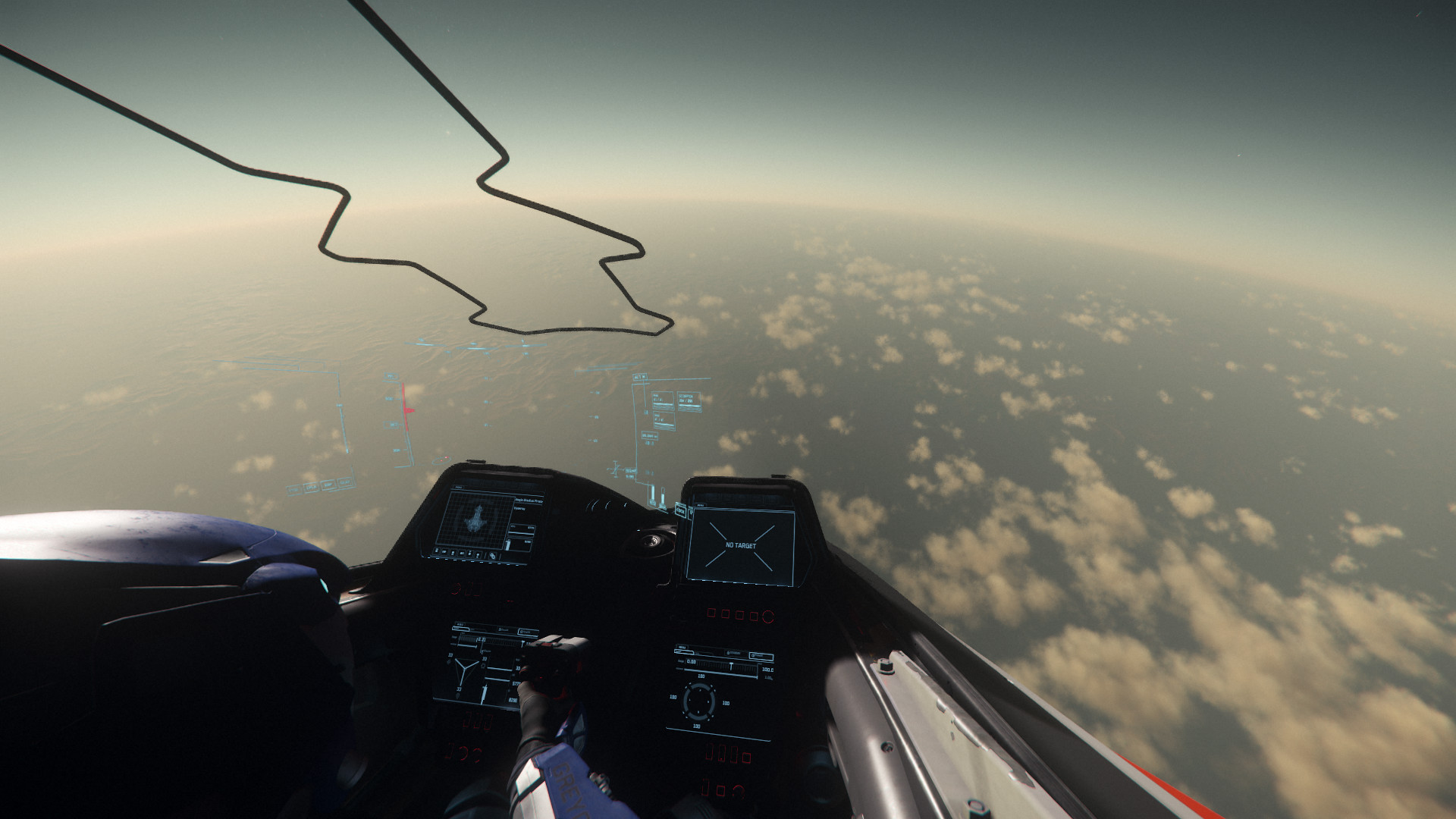Click the chain-link icon on the ship status display
Image resolution: width=1456 pixels, height=819 pixels.
[492, 556]
